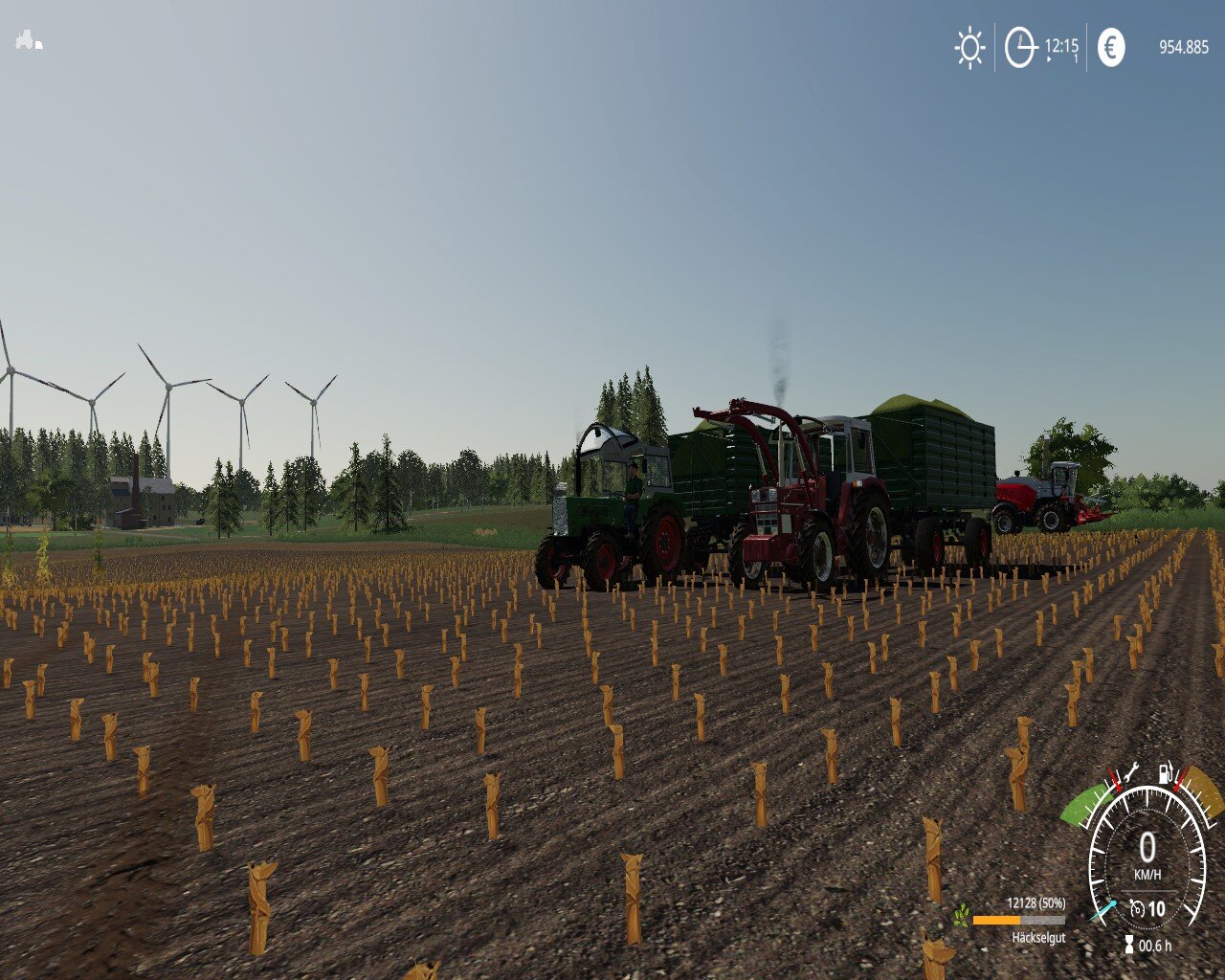Select the clock time icon
The width and height of the screenshot is (1225, 980).
click(1020, 48)
